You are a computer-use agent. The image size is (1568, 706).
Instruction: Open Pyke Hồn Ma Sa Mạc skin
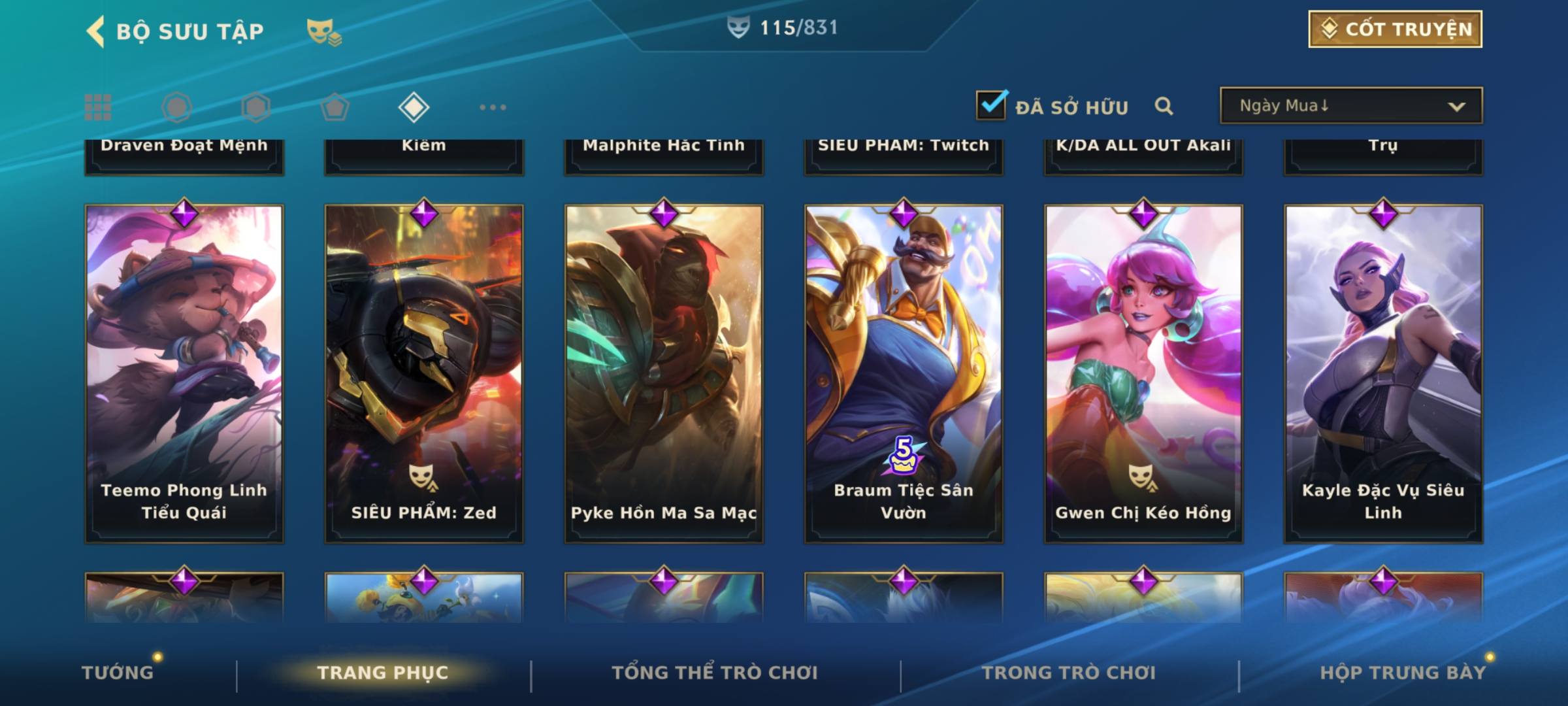(664, 373)
